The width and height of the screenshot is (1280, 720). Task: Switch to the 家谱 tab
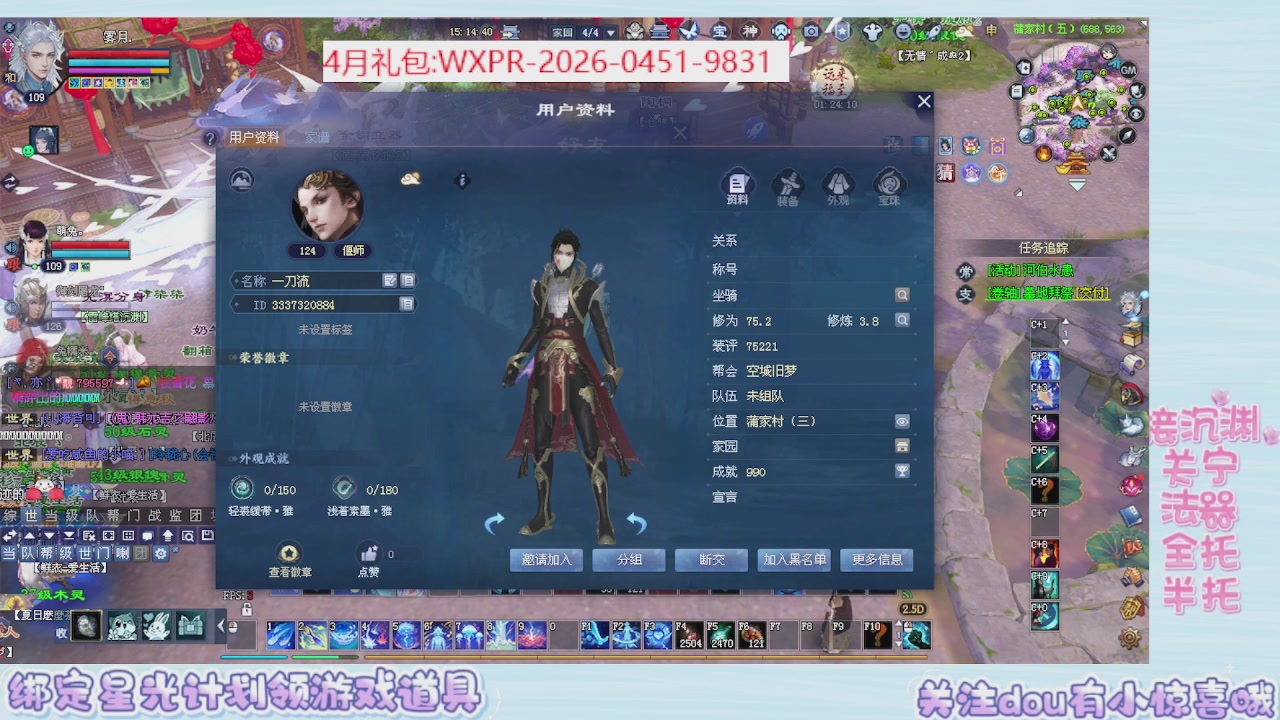[315, 137]
